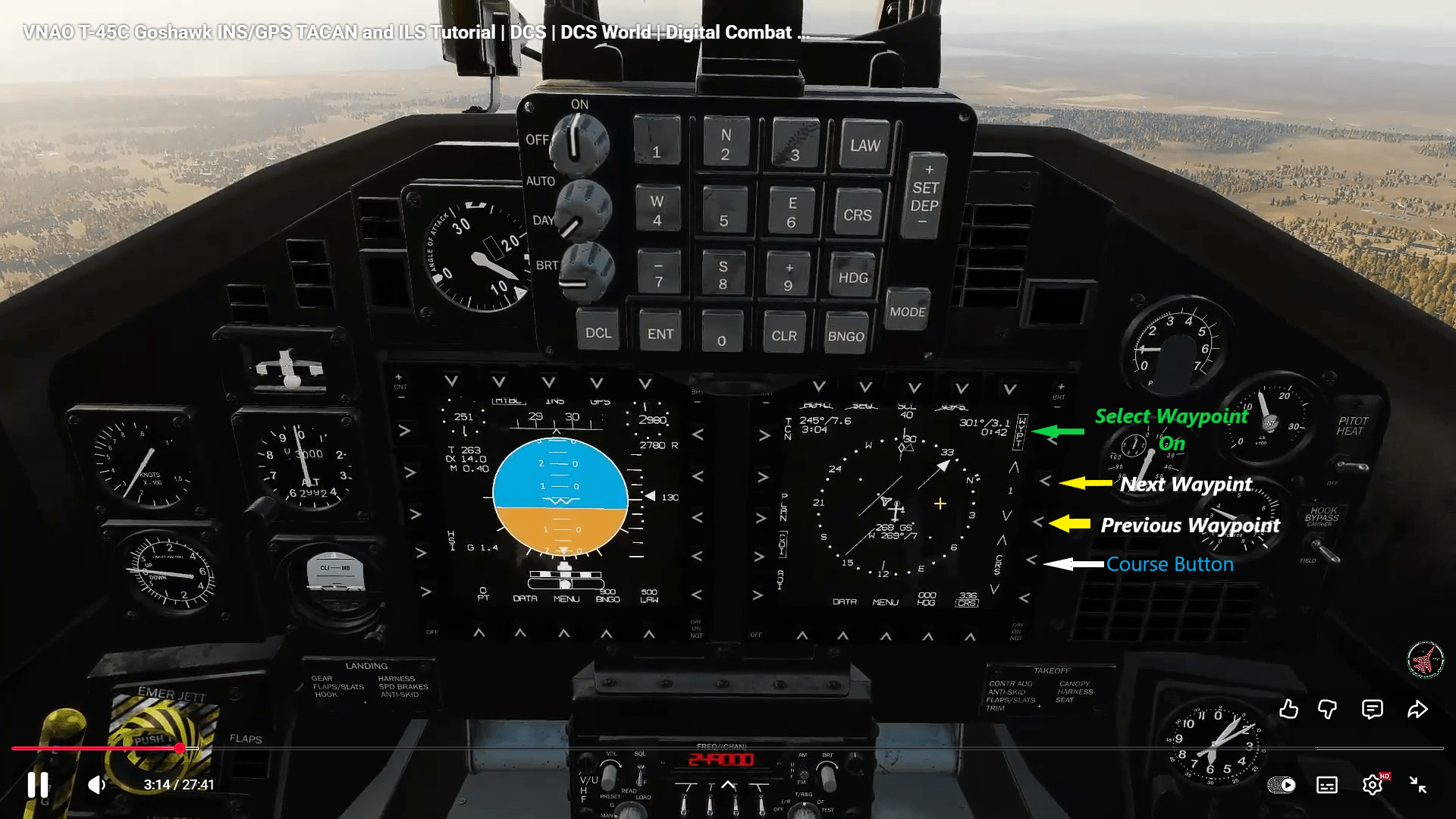Switch to miniplayer mode

click(1283, 786)
